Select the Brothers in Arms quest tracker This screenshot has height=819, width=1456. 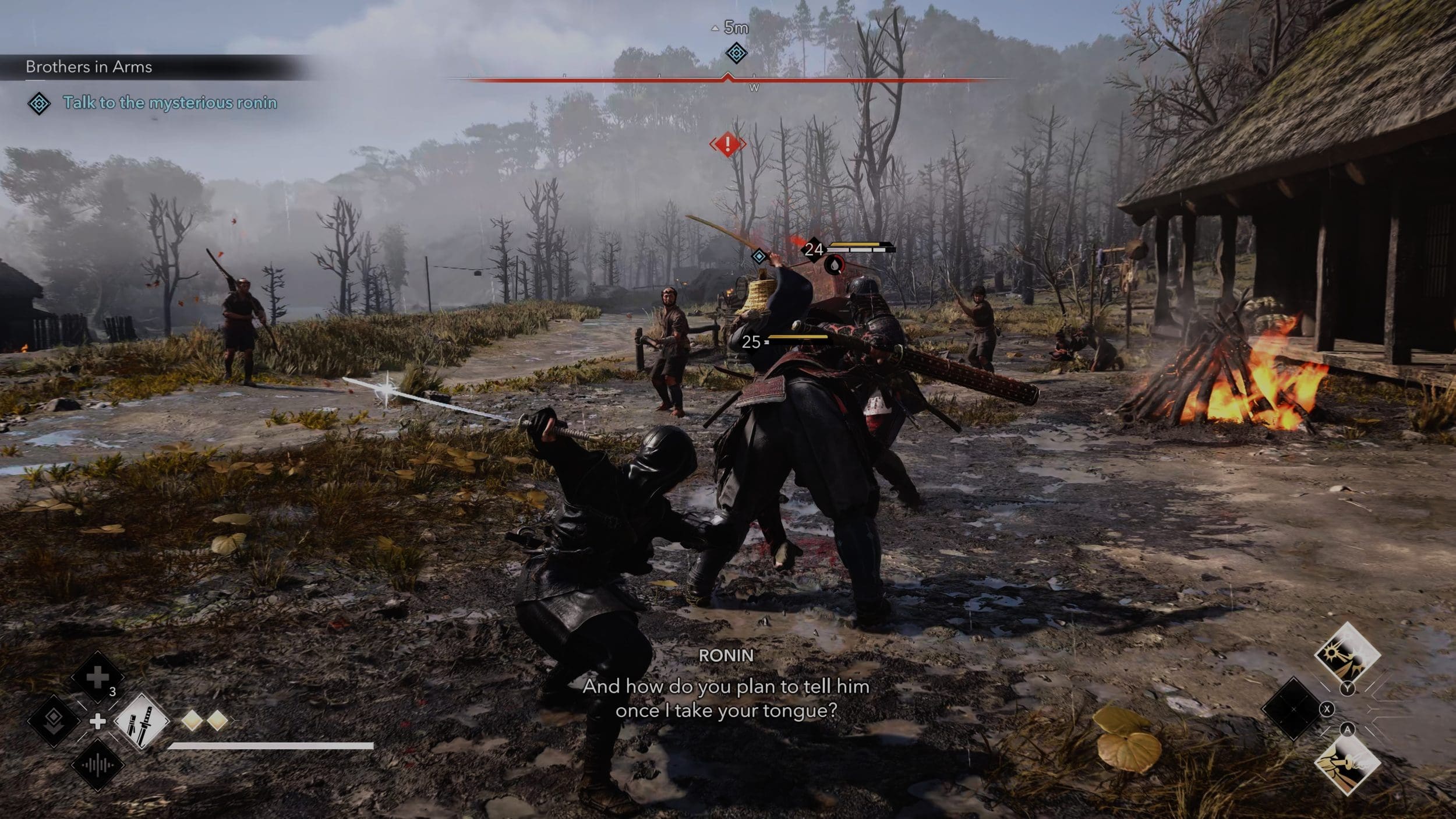[x=89, y=67]
